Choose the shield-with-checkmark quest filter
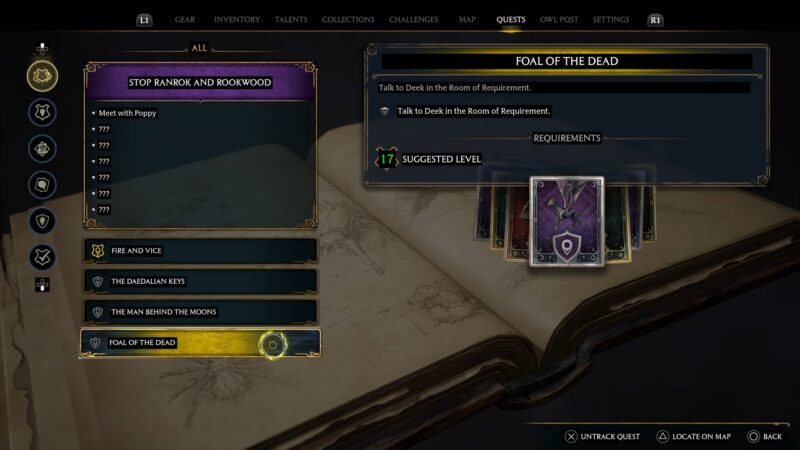The height and width of the screenshot is (450, 800). coord(42,257)
